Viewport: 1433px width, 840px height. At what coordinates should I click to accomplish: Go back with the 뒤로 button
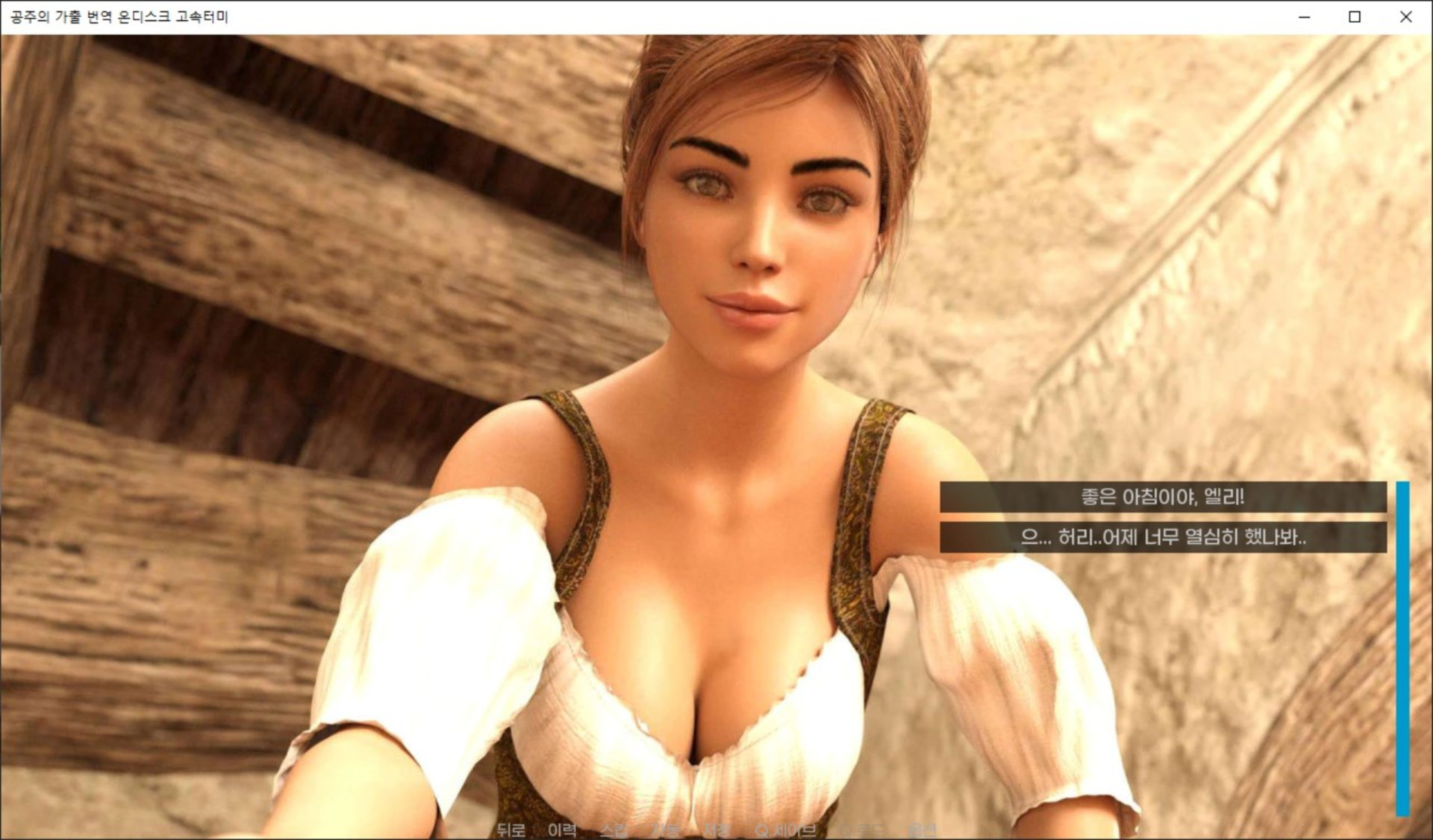511,830
